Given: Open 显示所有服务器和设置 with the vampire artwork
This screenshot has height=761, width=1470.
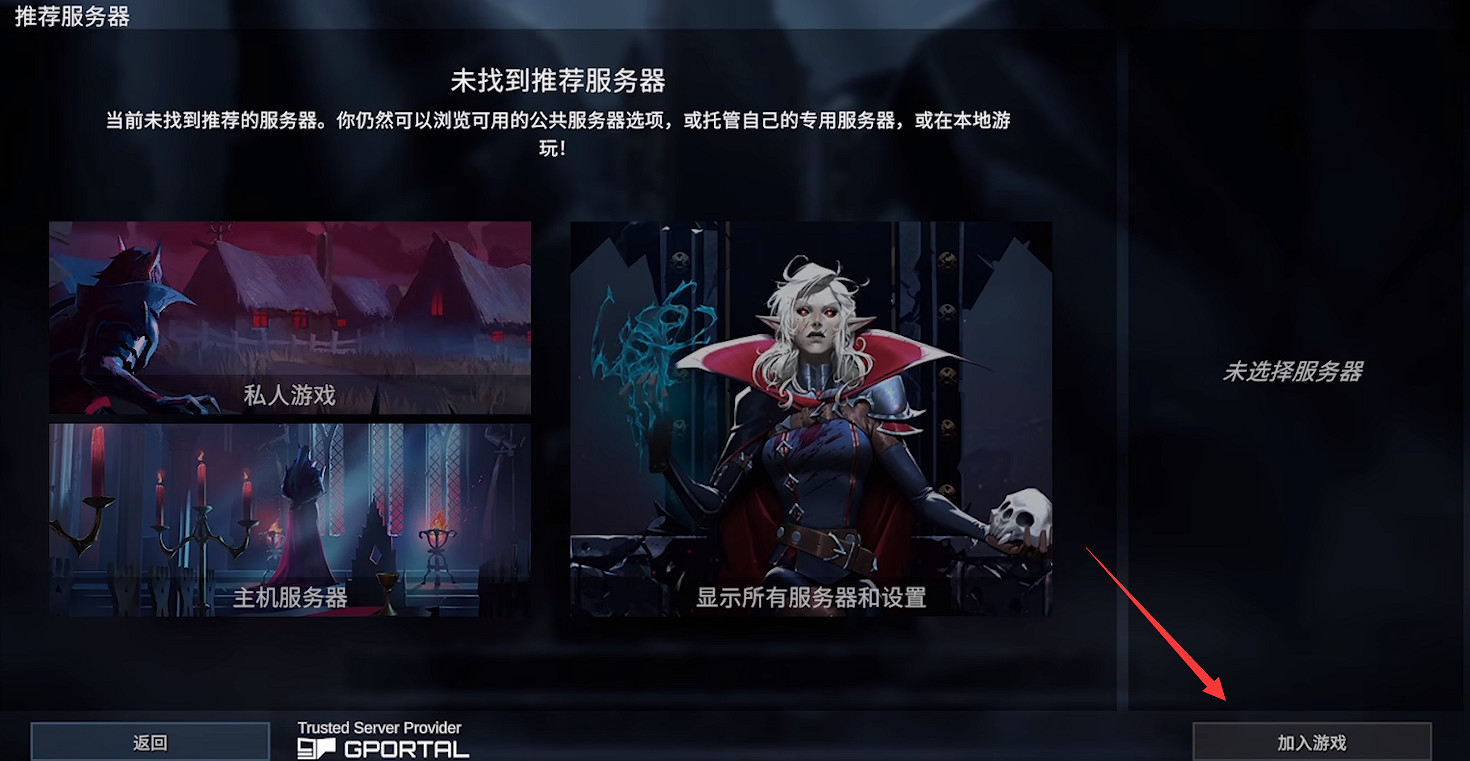Looking at the screenshot, I should (x=810, y=420).
